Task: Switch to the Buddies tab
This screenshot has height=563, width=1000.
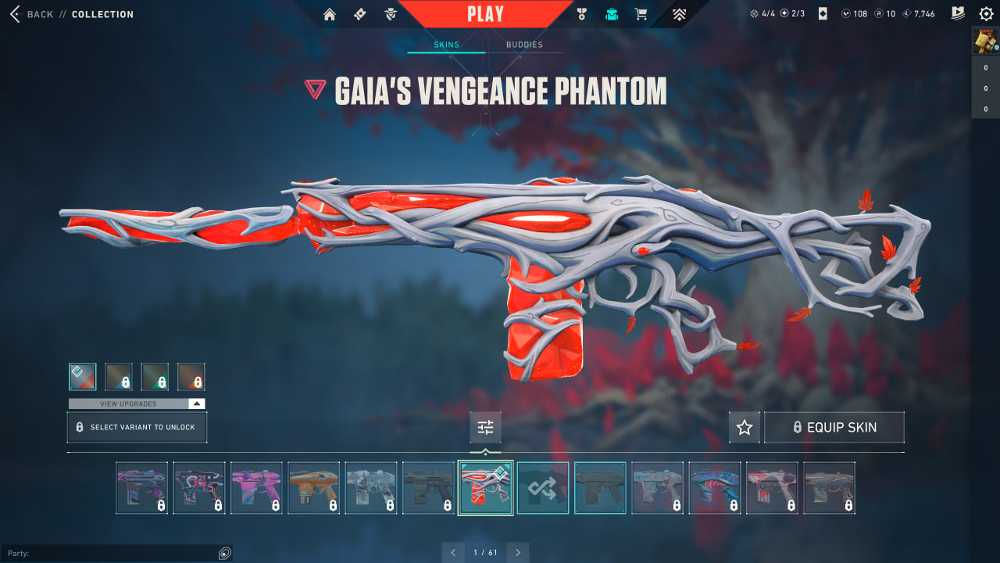Action: [524, 45]
